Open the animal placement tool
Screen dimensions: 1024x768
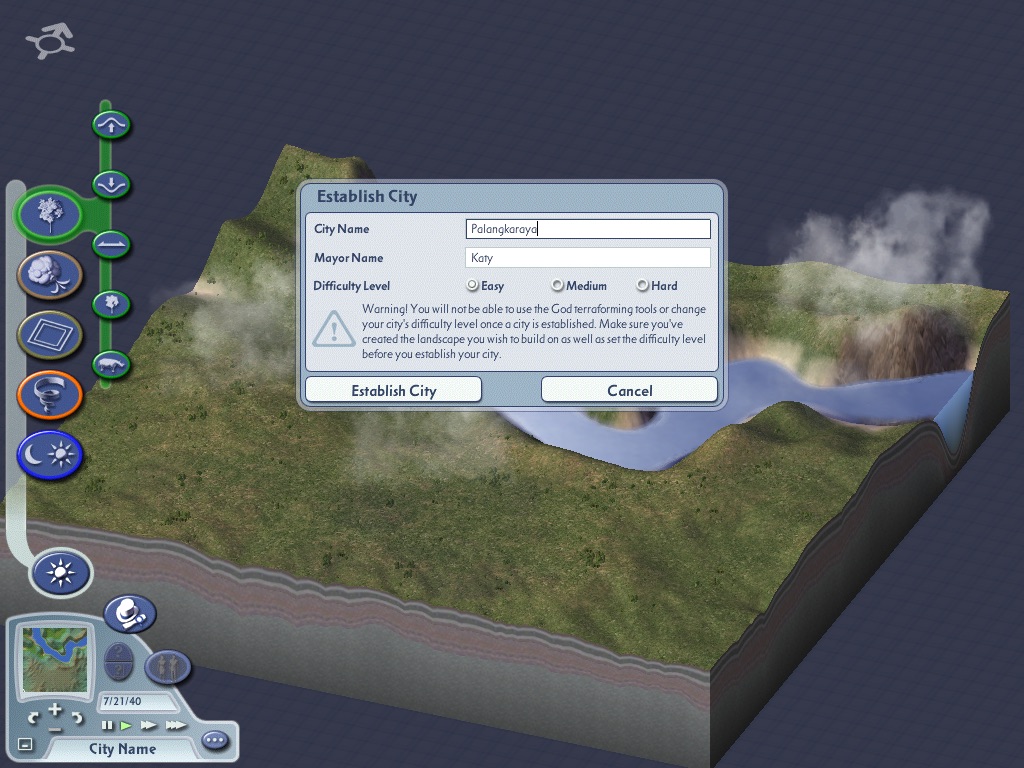(x=112, y=364)
